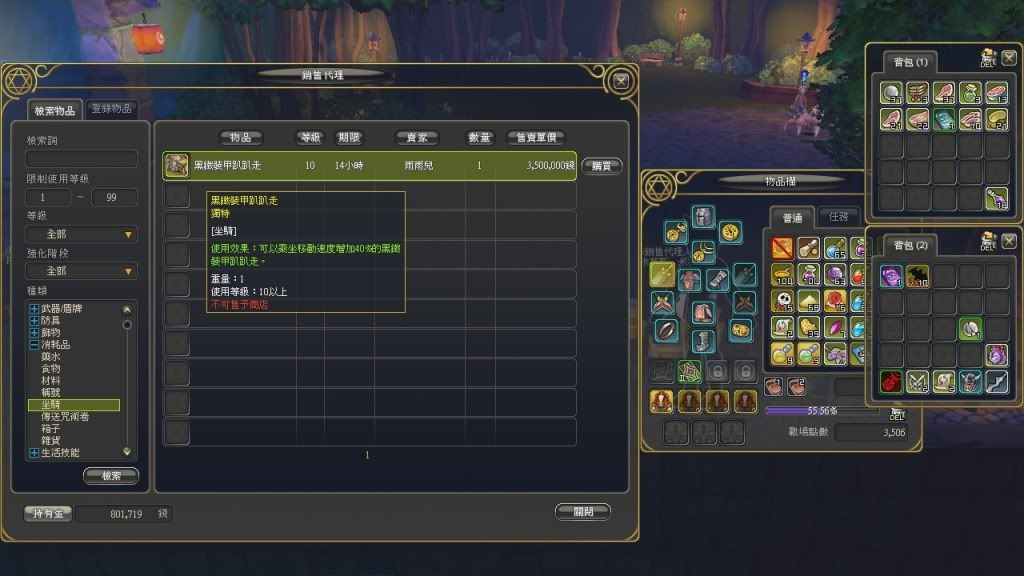This screenshot has width=1024, height=576.
Task: Select the helmet equipment slot
Action: pos(704,217)
